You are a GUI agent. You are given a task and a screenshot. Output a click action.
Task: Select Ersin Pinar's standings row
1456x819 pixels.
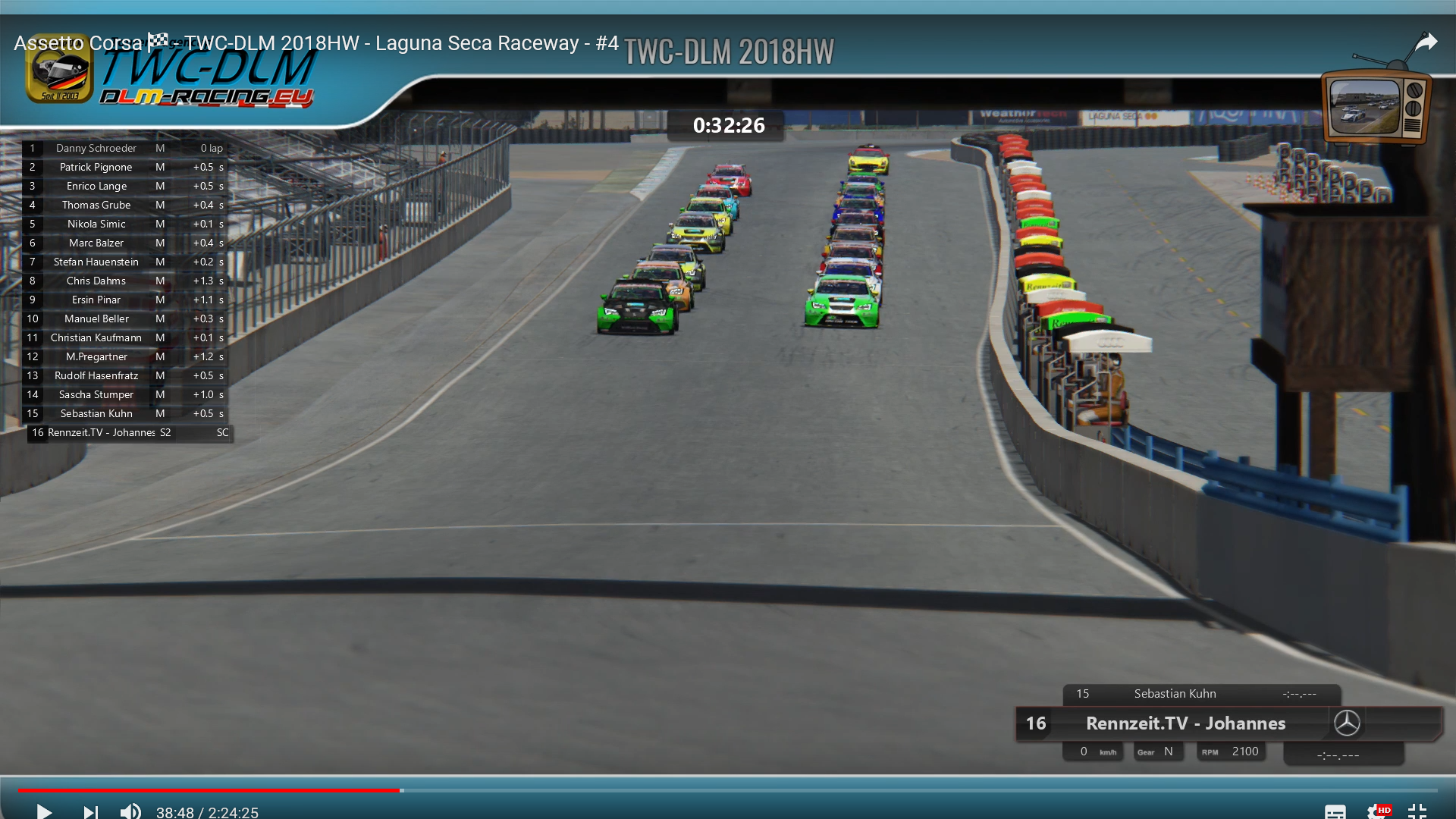coord(96,300)
